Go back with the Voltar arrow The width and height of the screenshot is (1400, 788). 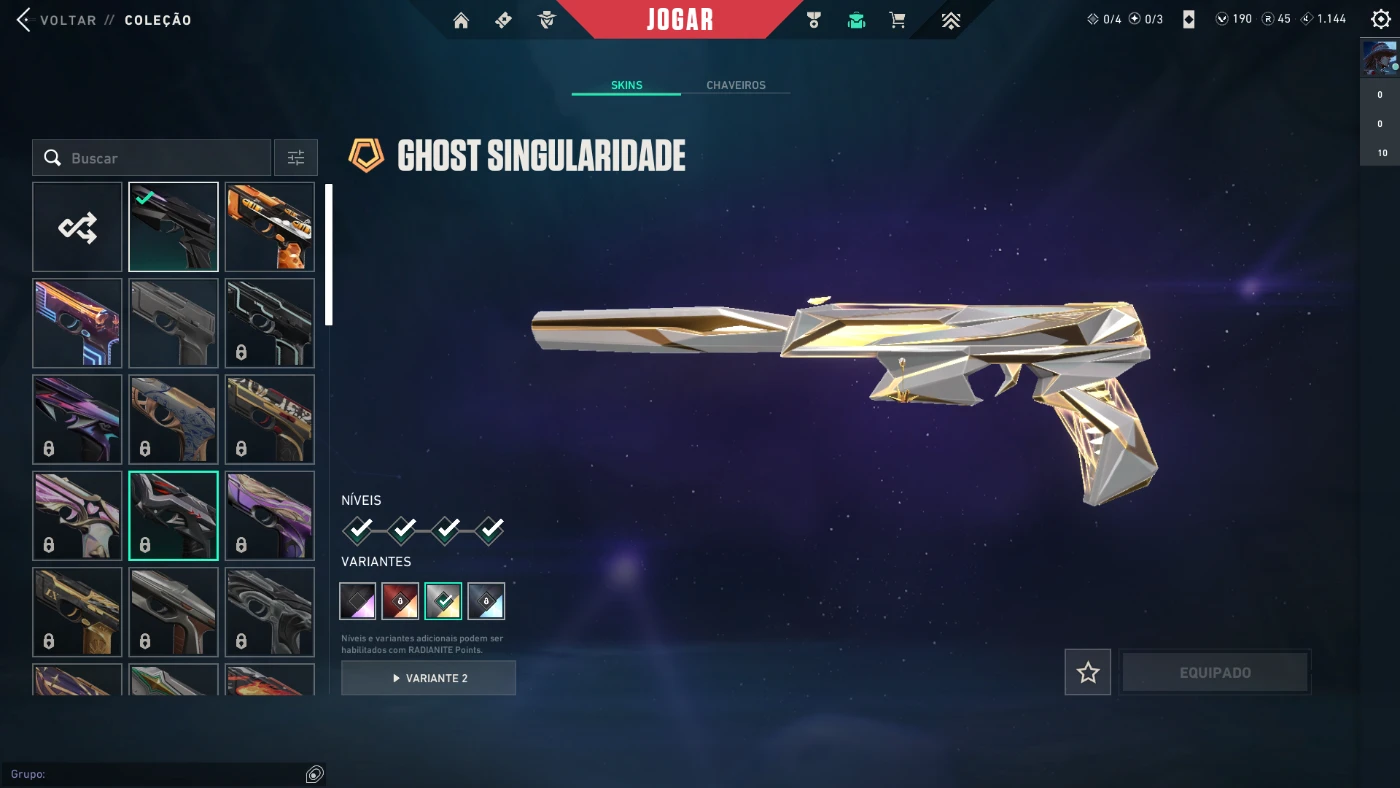(x=24, y=20)
